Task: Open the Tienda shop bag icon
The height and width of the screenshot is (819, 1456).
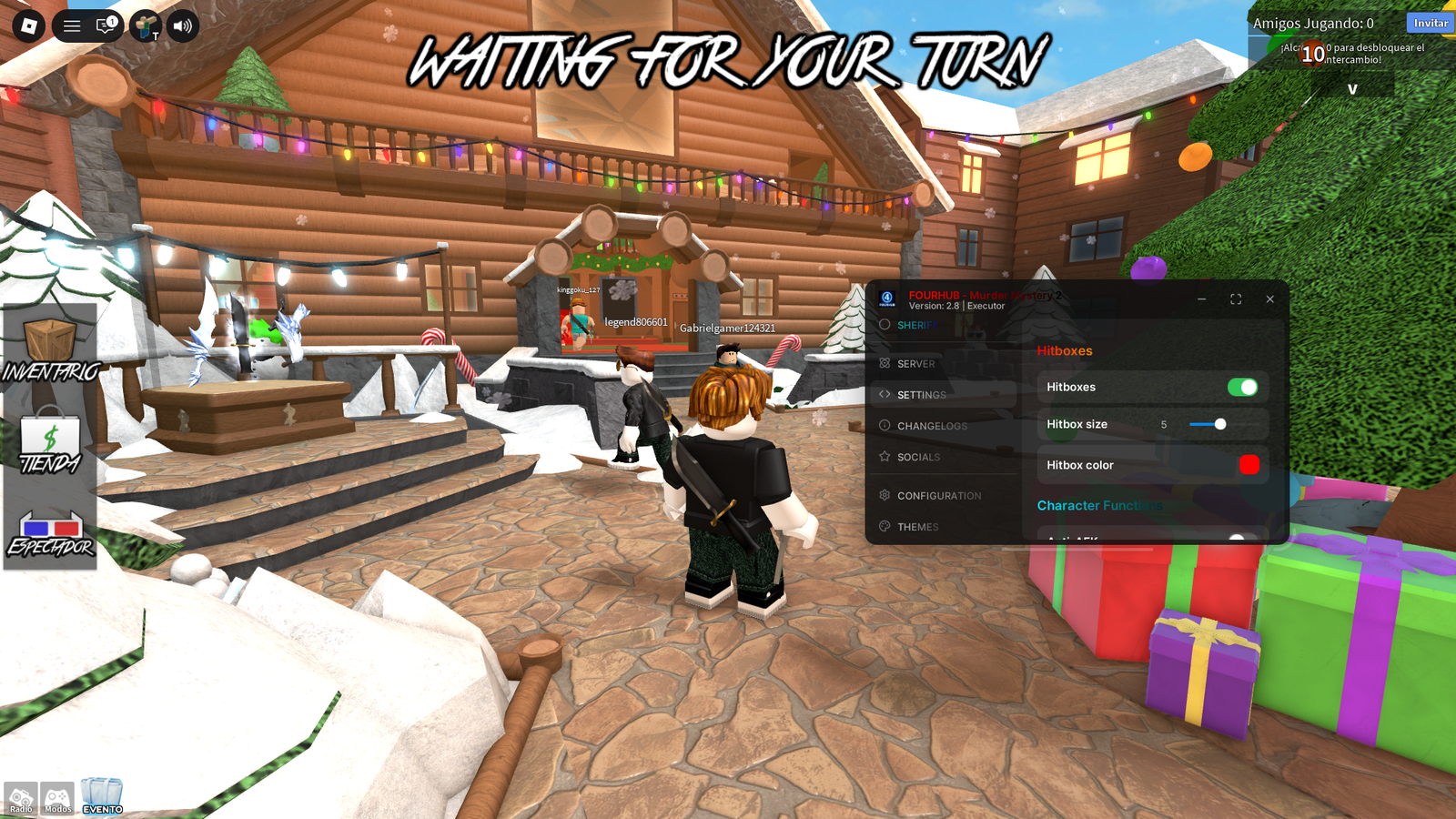Action: (x=50, y=434)
